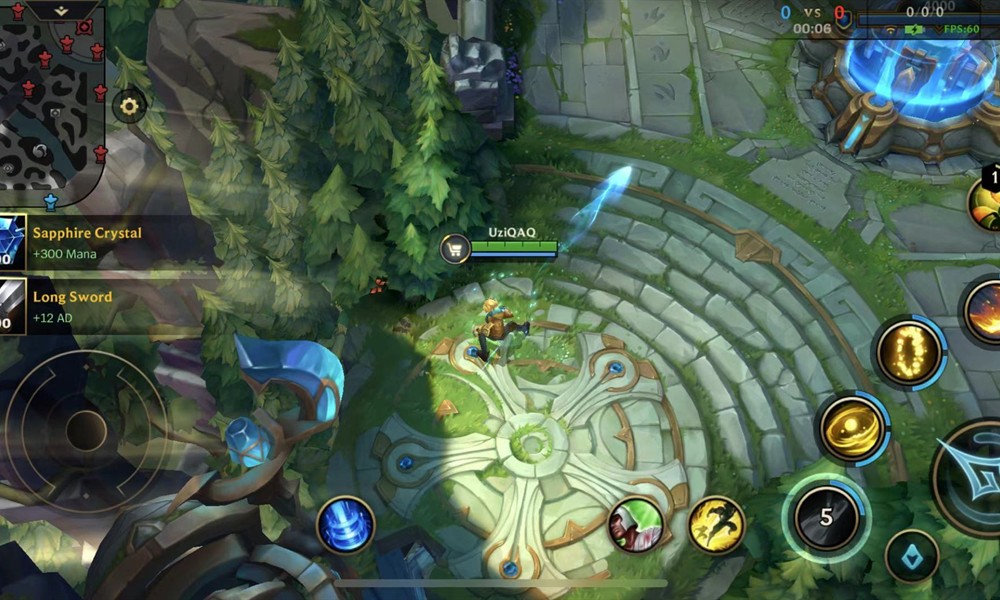Cast the glowing golden ring ability

coord(909,352)
